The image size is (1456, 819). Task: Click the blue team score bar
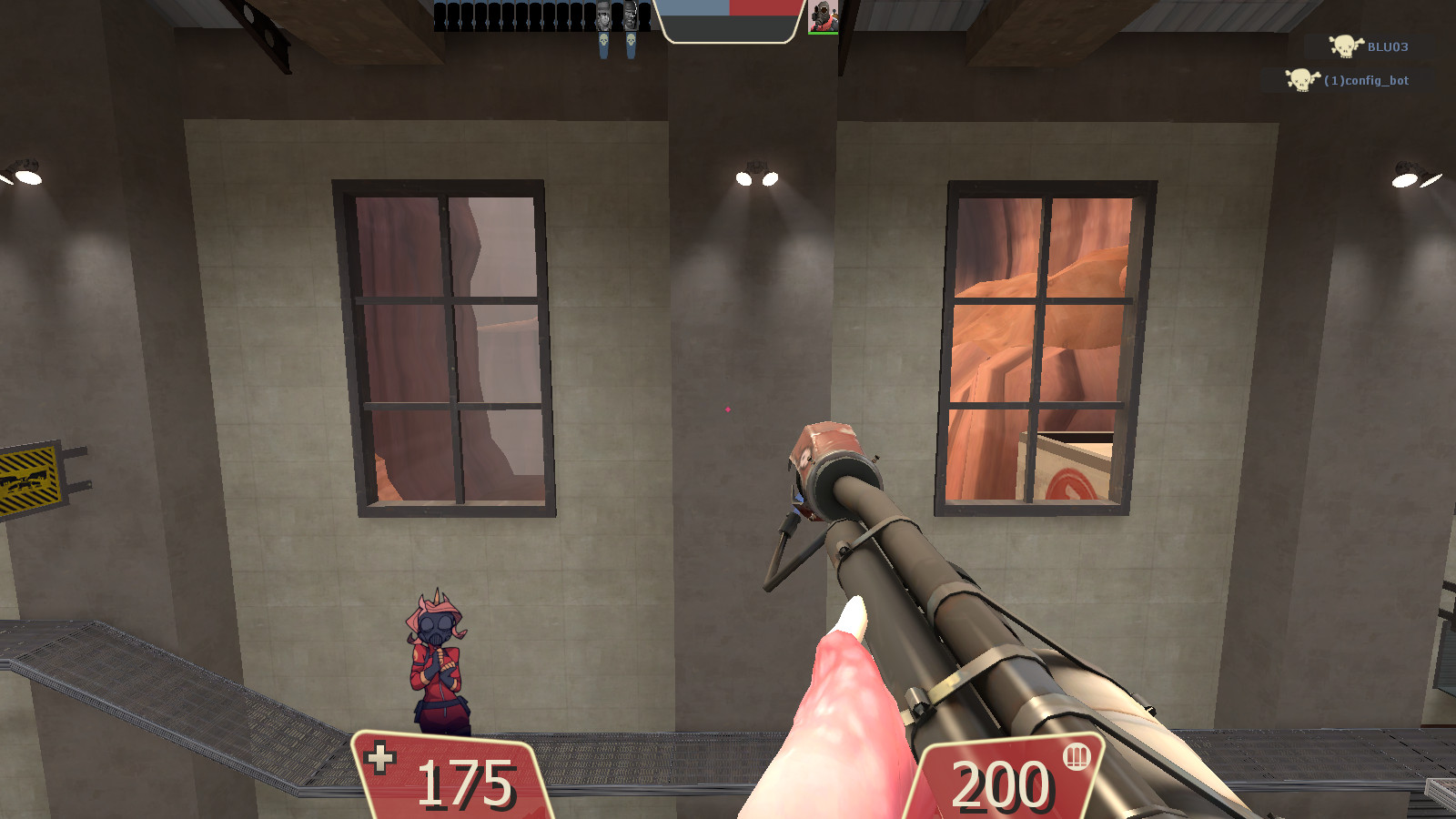[x=693, y=8]
